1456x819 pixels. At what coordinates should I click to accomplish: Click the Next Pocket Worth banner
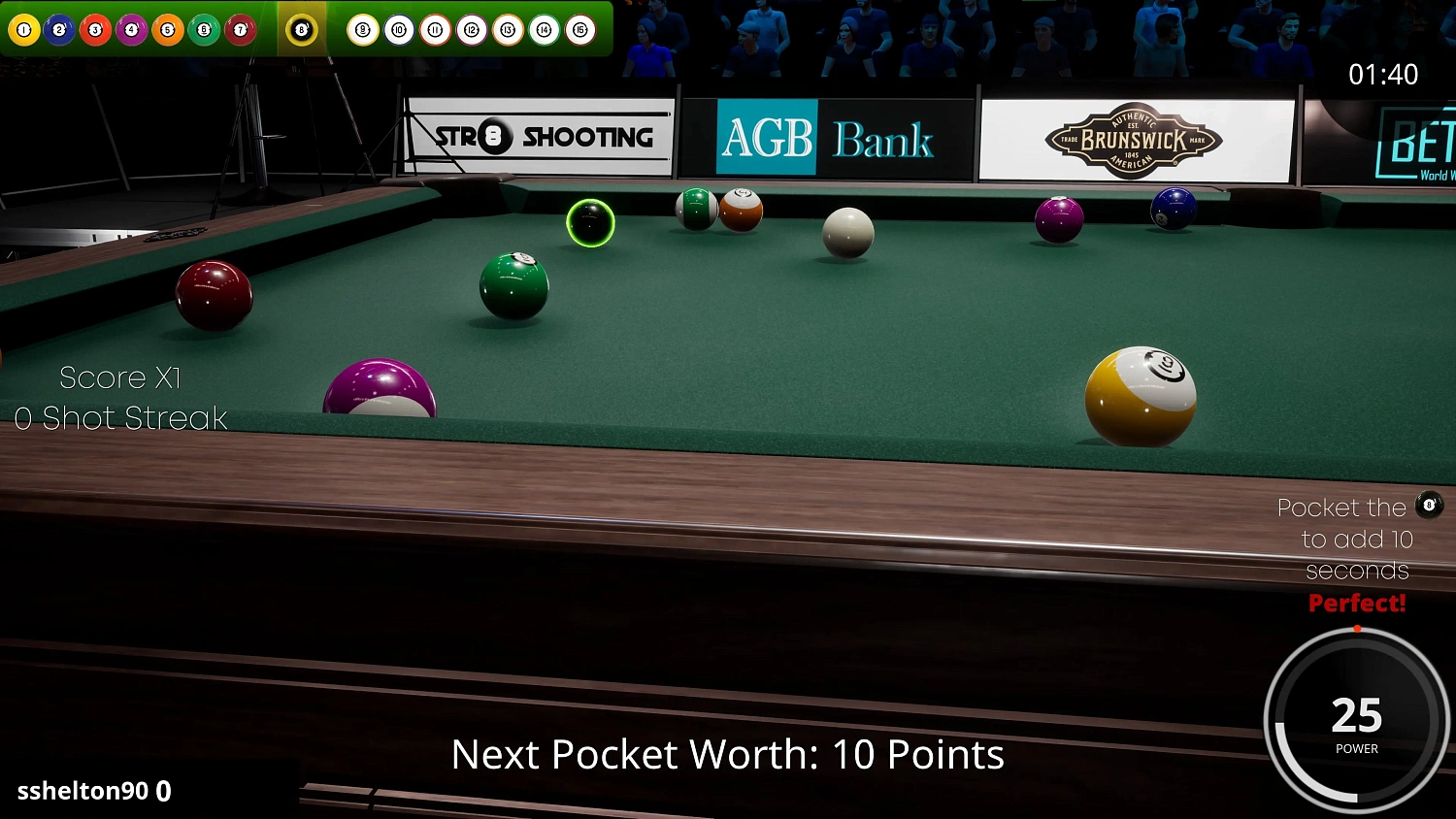(730, 755)
